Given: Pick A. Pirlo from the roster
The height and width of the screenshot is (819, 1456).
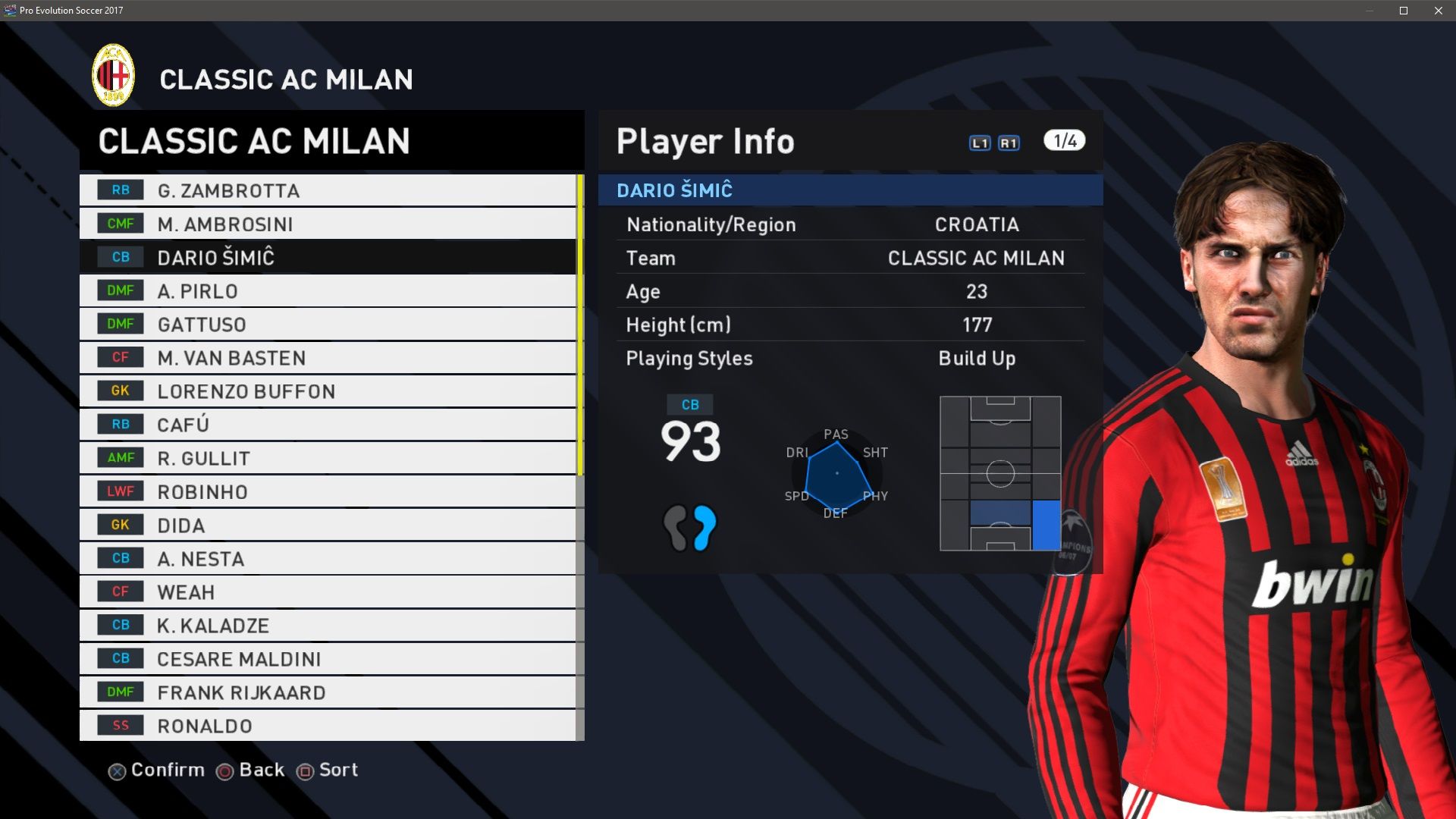Looking at the screenshot, I should coord(327,290).
